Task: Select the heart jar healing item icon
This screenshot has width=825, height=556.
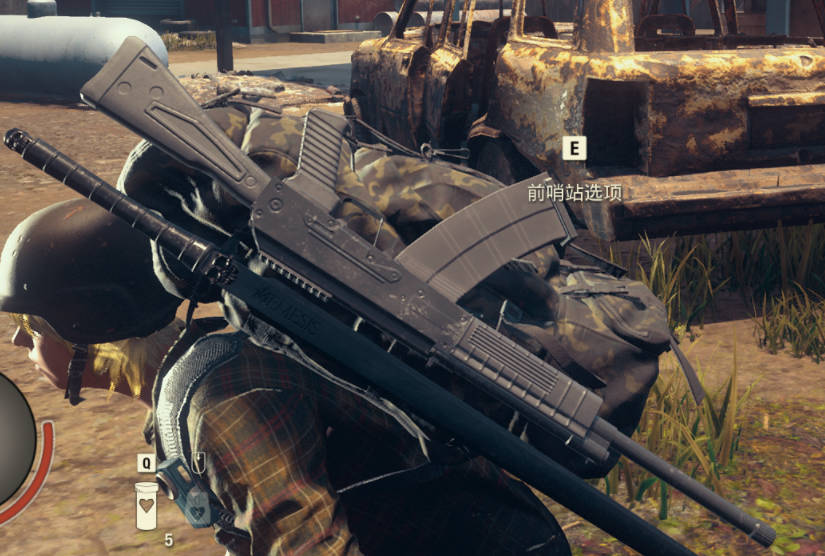Action: coord(146,505)
